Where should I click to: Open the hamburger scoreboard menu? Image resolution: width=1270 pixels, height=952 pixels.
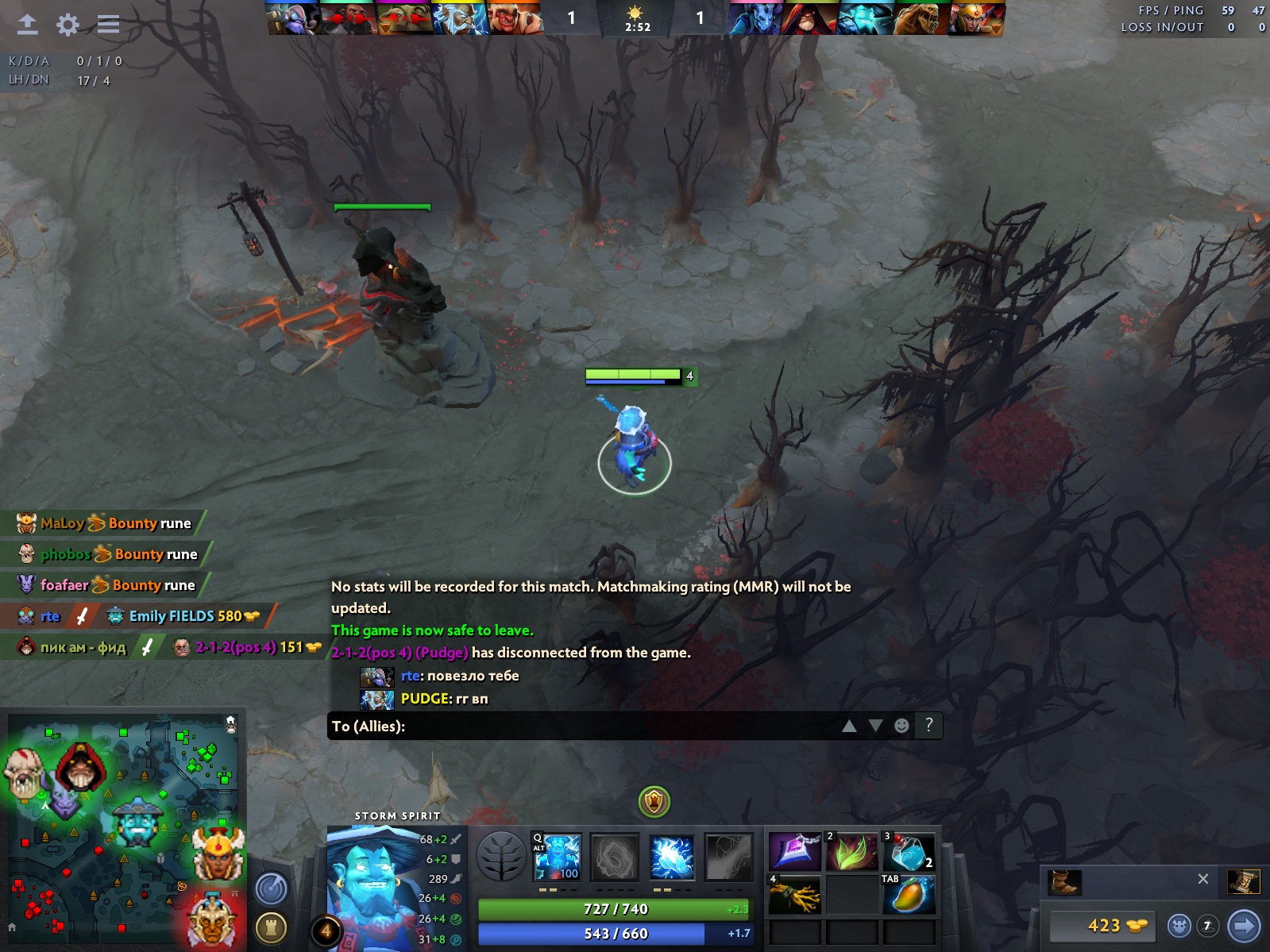tap(108, 25)
